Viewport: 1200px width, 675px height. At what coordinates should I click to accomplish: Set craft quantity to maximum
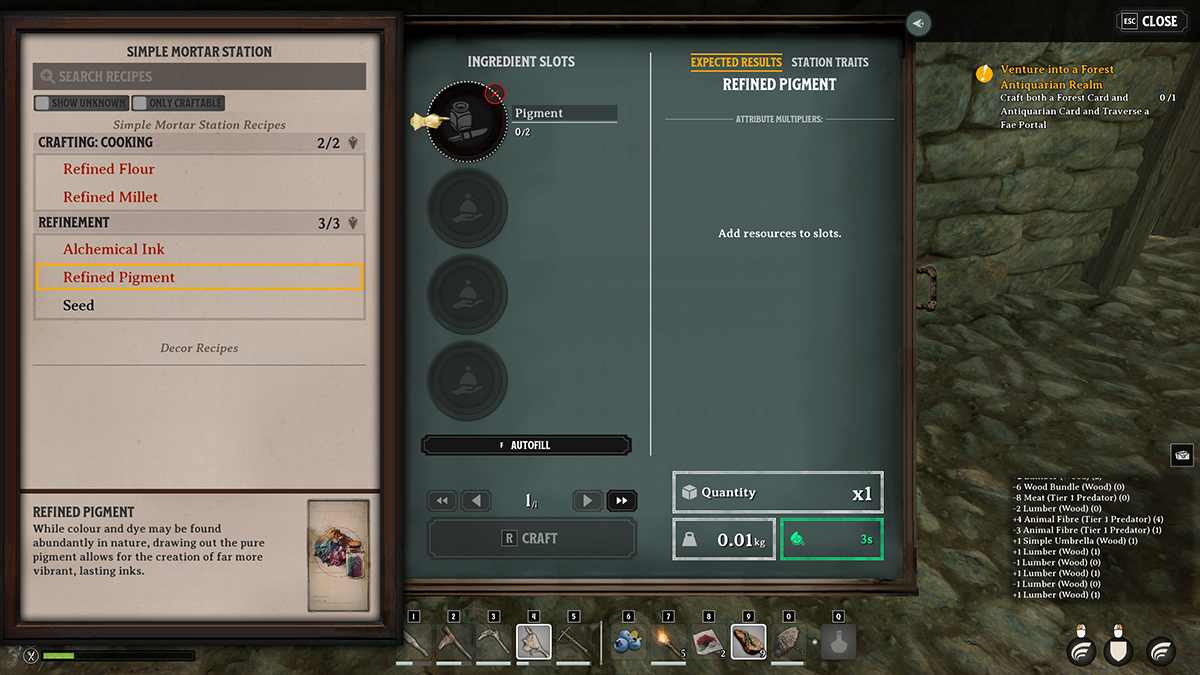click(x=622, y=501)
